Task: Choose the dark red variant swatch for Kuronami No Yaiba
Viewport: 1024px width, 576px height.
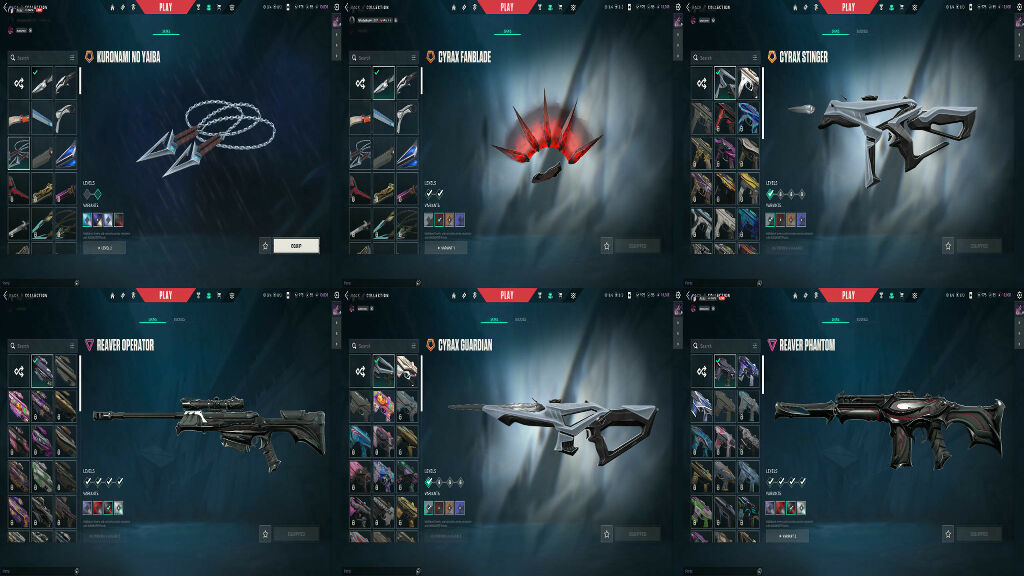Action: click(119, 219)
